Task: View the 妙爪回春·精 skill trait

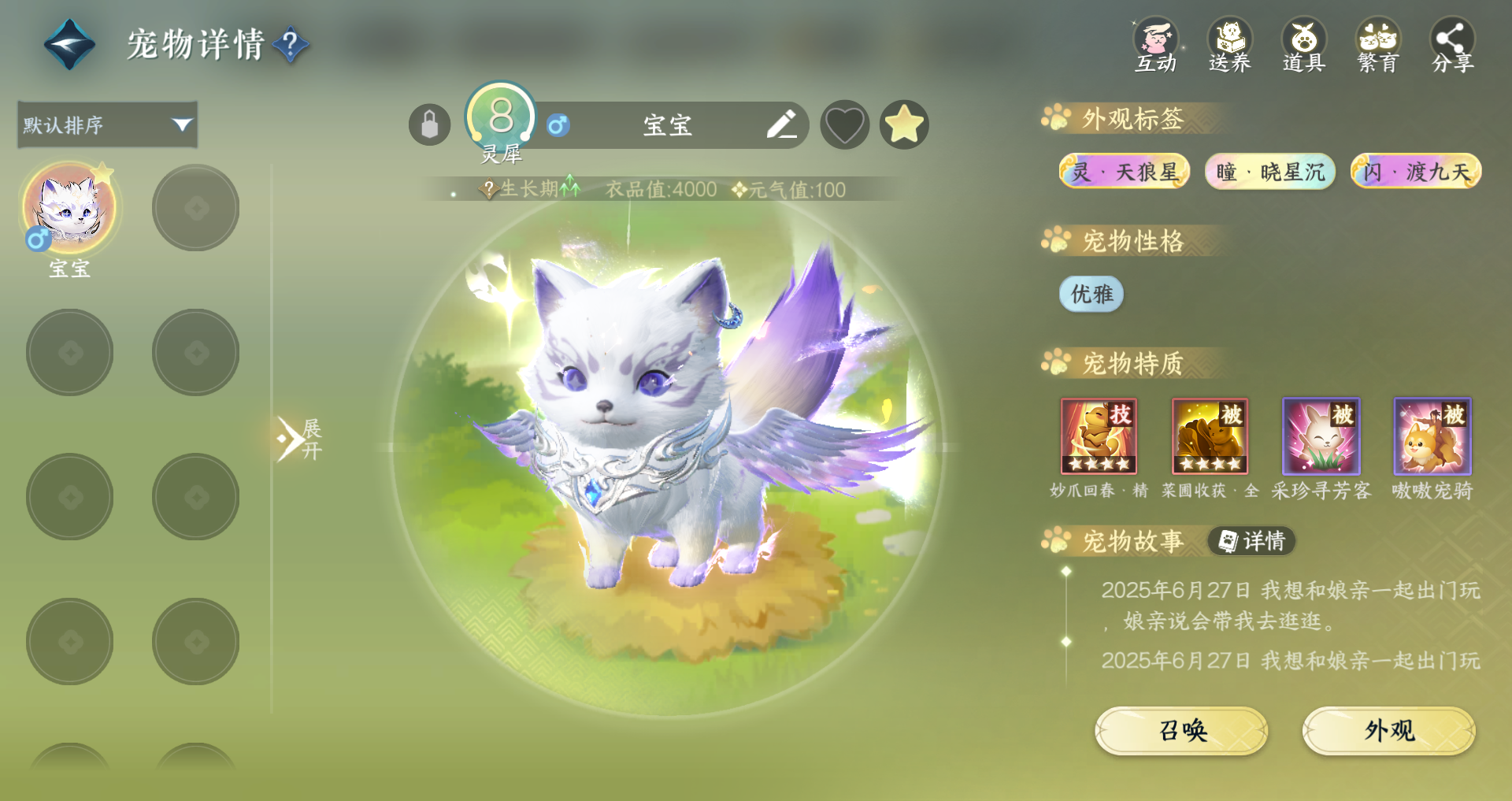Action: [x=1099, y=436]
